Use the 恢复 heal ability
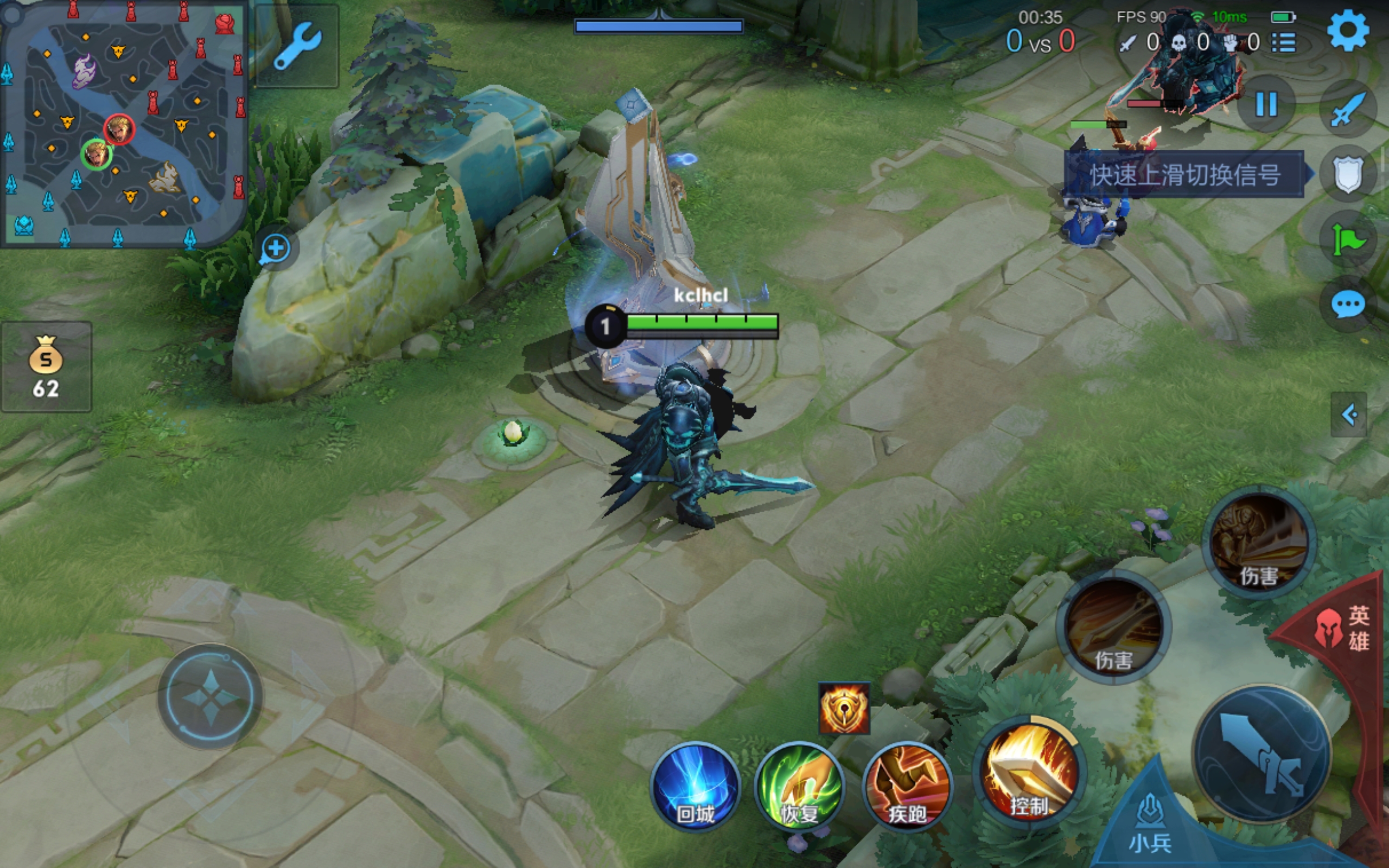Image resolution: width=1389 pixels, height=868 pixels. (x=800, y=787)
